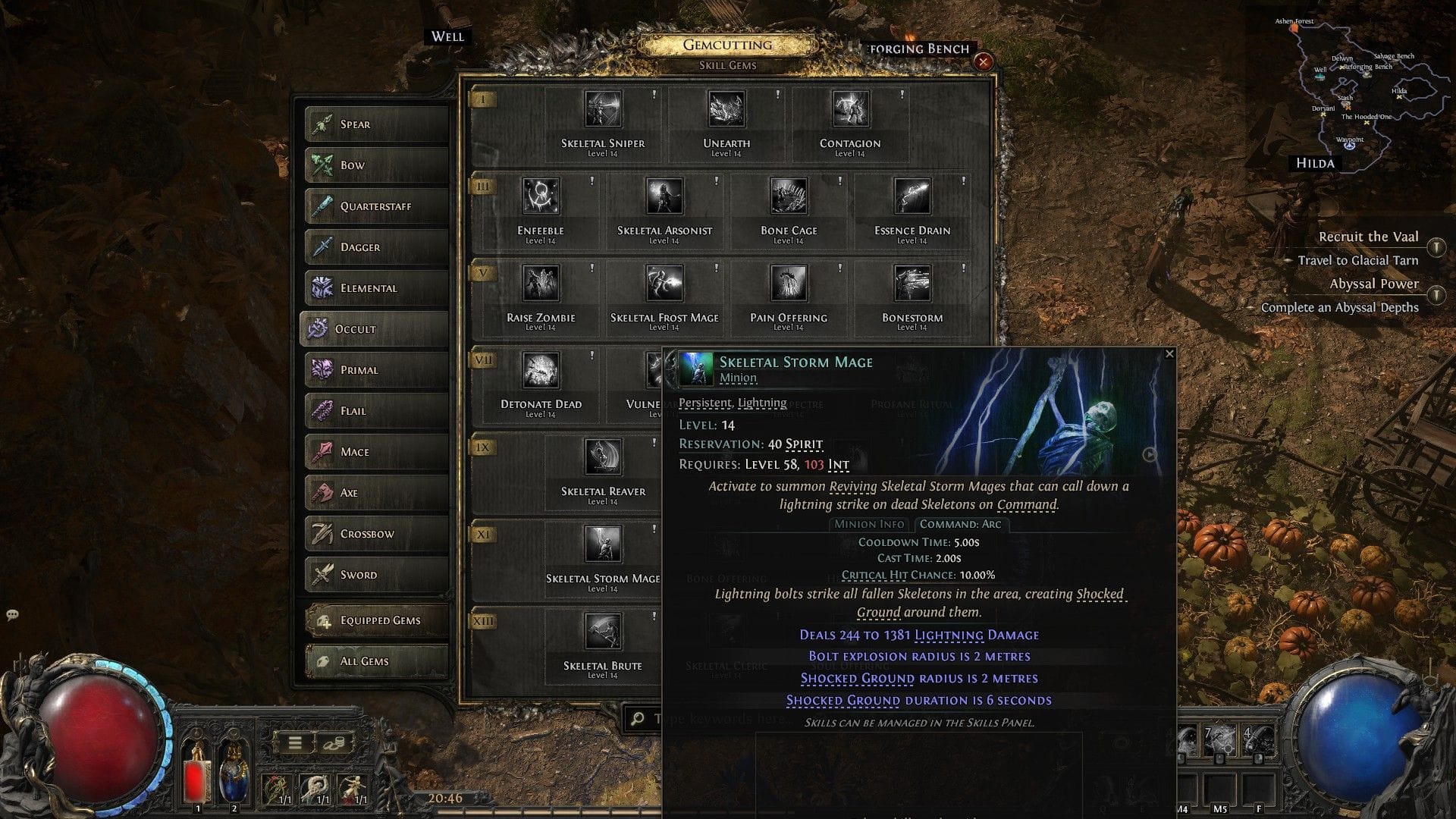This screenshot has width=1456, height=819.
Task: Switch to the Elemental gem category
Action: tap(376, 288)
